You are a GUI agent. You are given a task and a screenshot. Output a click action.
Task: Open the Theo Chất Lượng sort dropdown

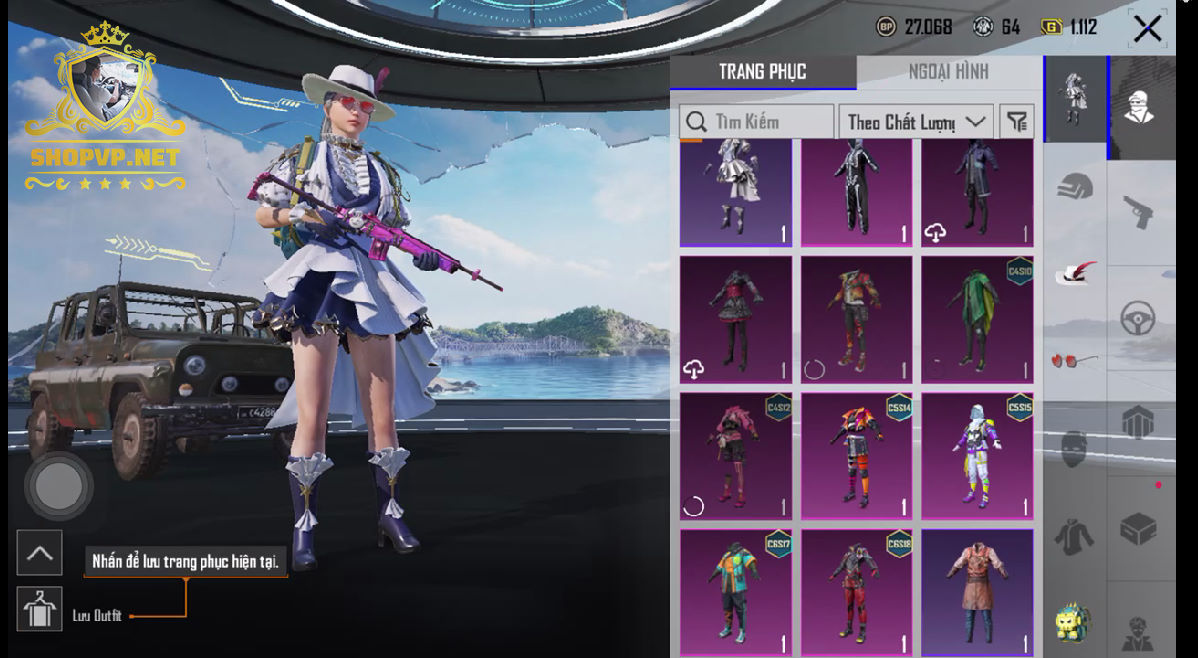coord(915,122)
